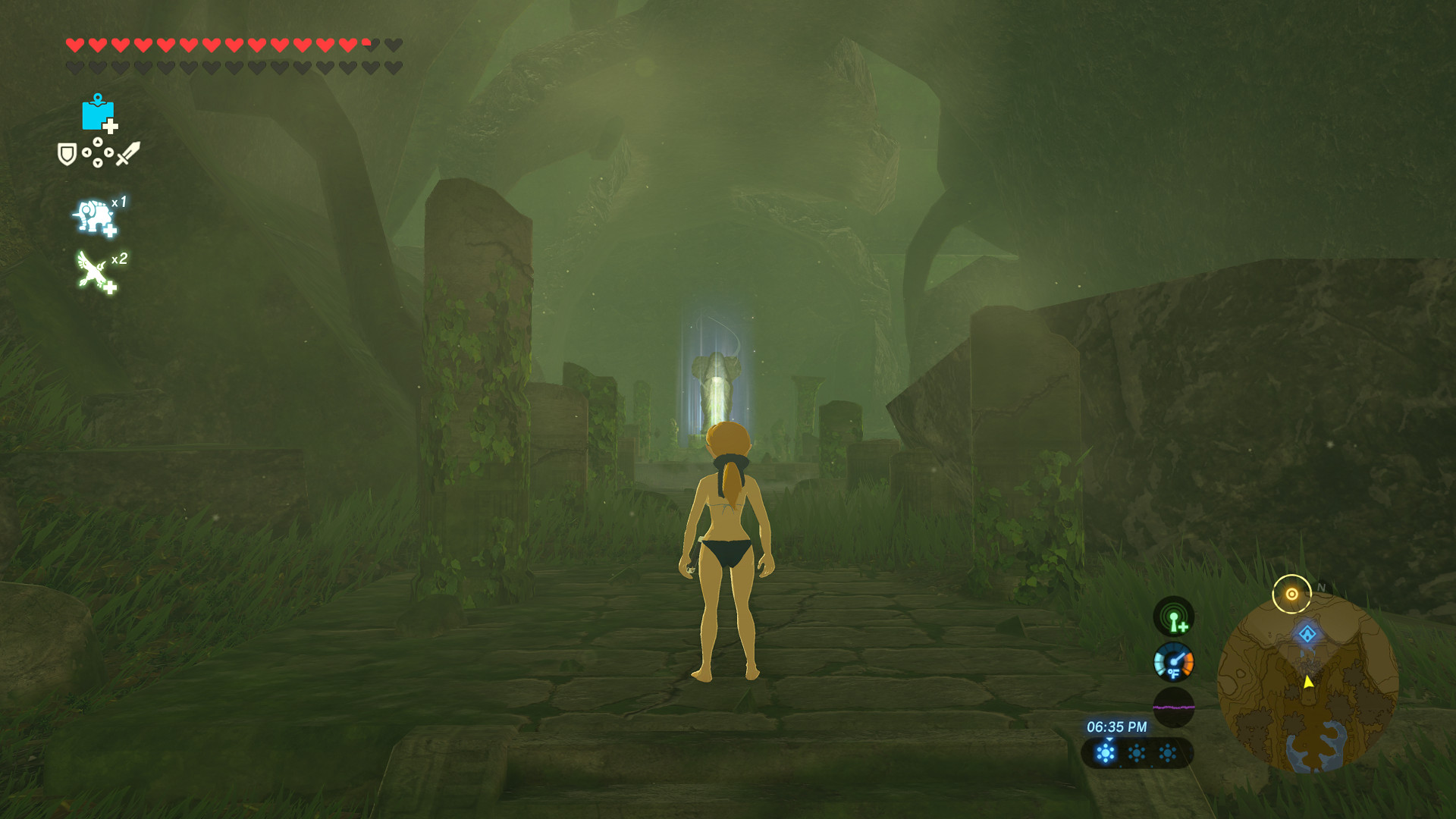Click the plus badge on the Sheikah Slate icon
This screenshot has height=819, width=1456.
click(110, 124)
